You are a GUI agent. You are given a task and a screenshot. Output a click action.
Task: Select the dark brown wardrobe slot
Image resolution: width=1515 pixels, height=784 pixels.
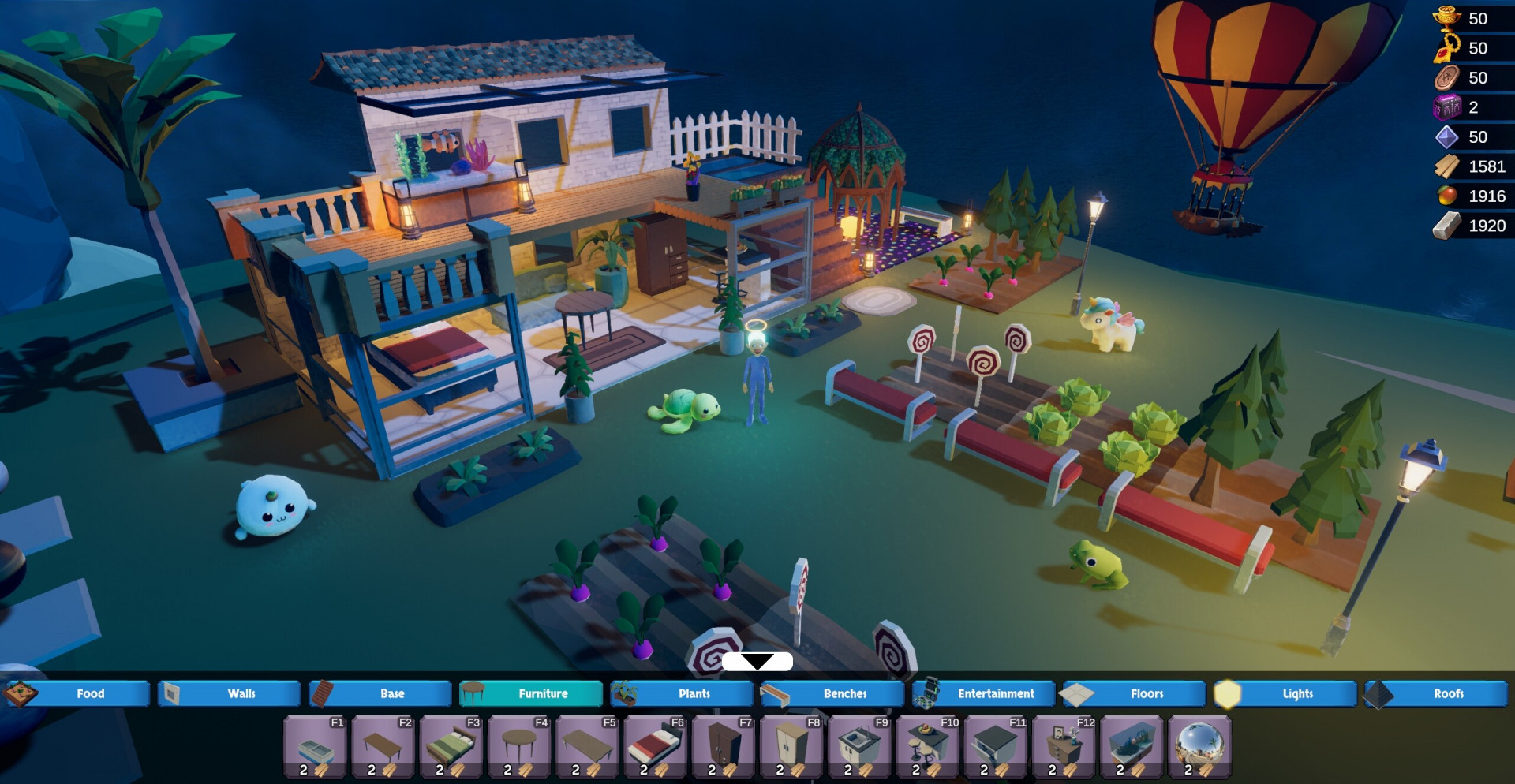point(724,746)
